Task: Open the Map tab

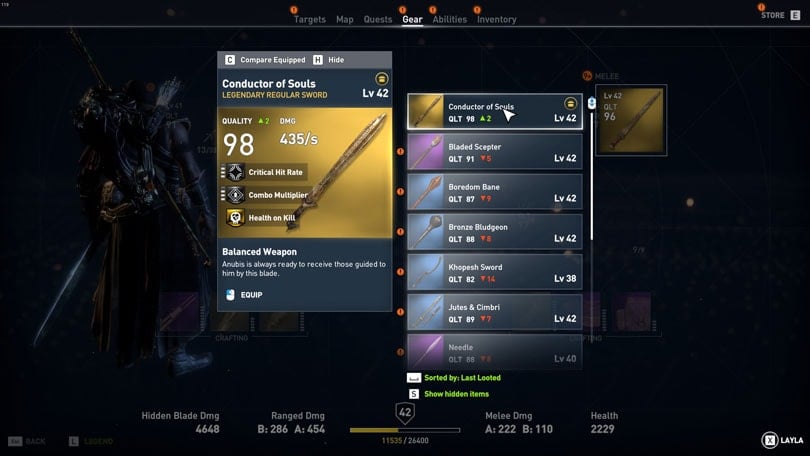Action: click(344, 19)
